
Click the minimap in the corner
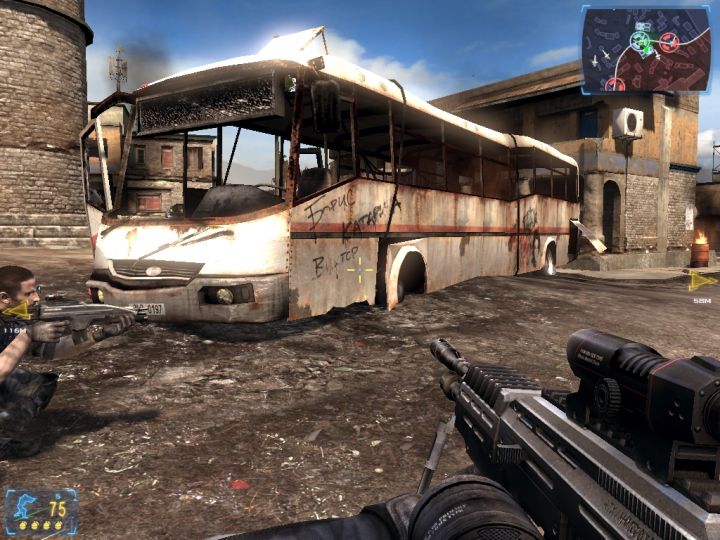(645, 49)
